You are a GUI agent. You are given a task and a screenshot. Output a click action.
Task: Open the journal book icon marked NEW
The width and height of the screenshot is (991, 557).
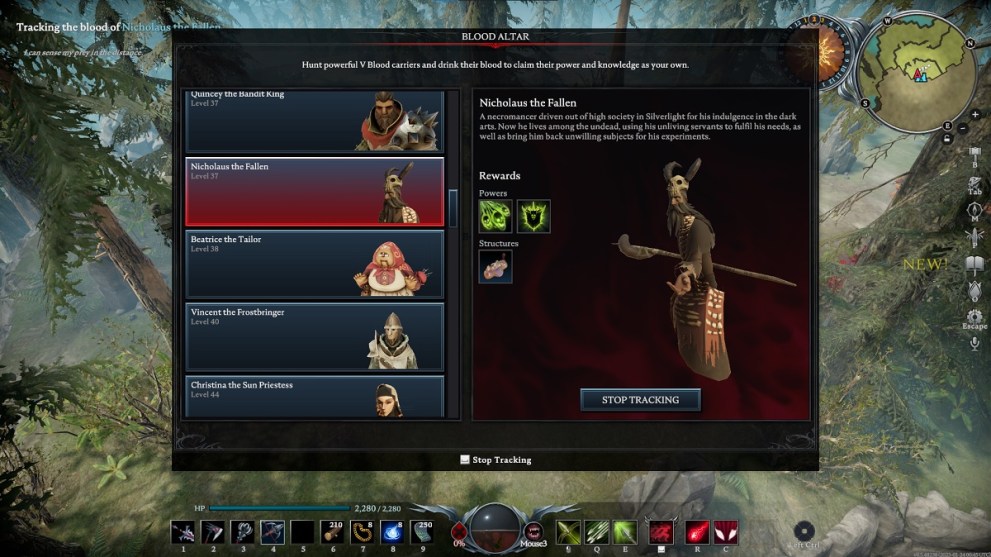[975, 265]
